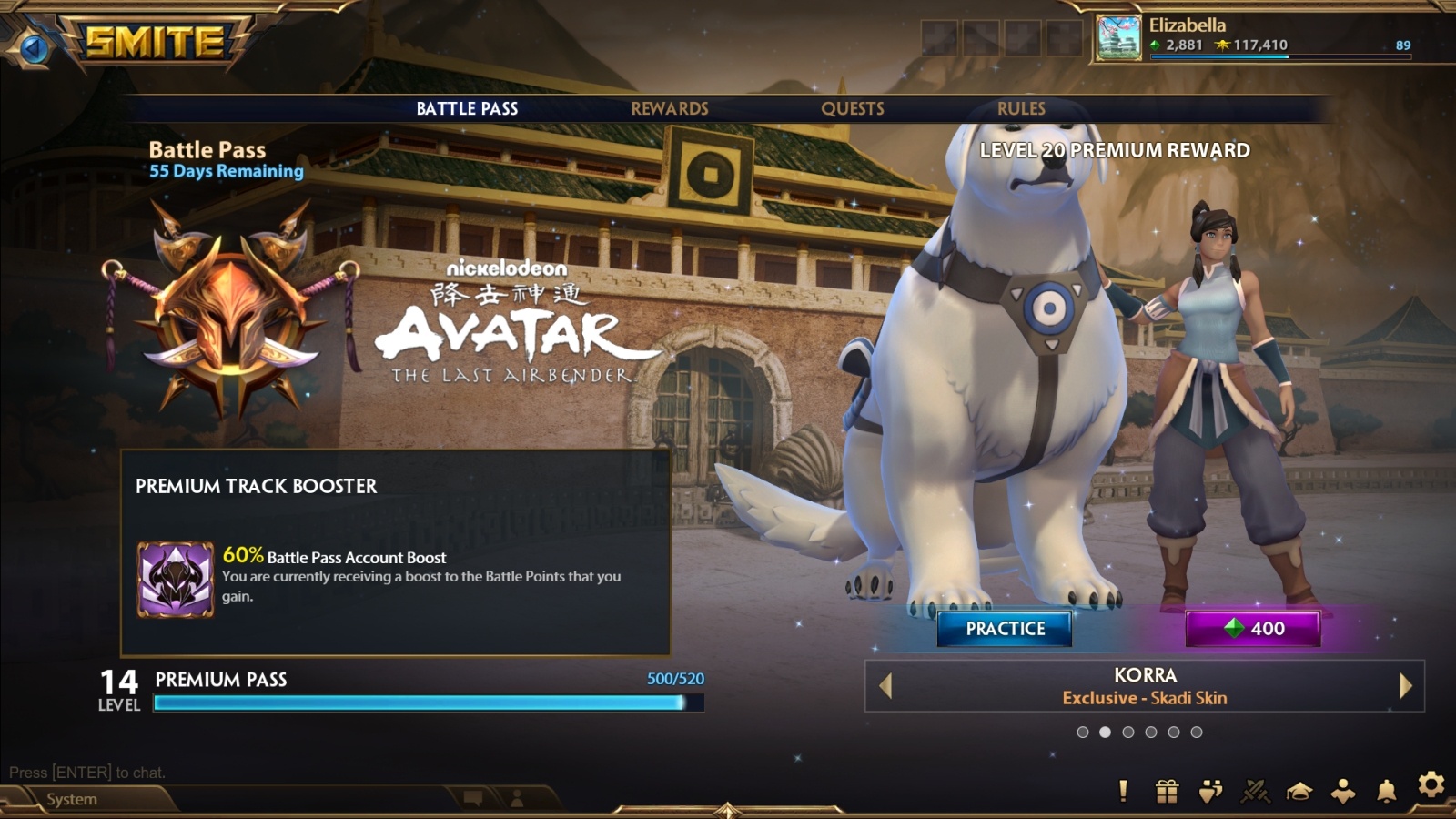Open the gift box icon
The width and height of the screenshot is (1456, 819).
(x=1167, y=792)
